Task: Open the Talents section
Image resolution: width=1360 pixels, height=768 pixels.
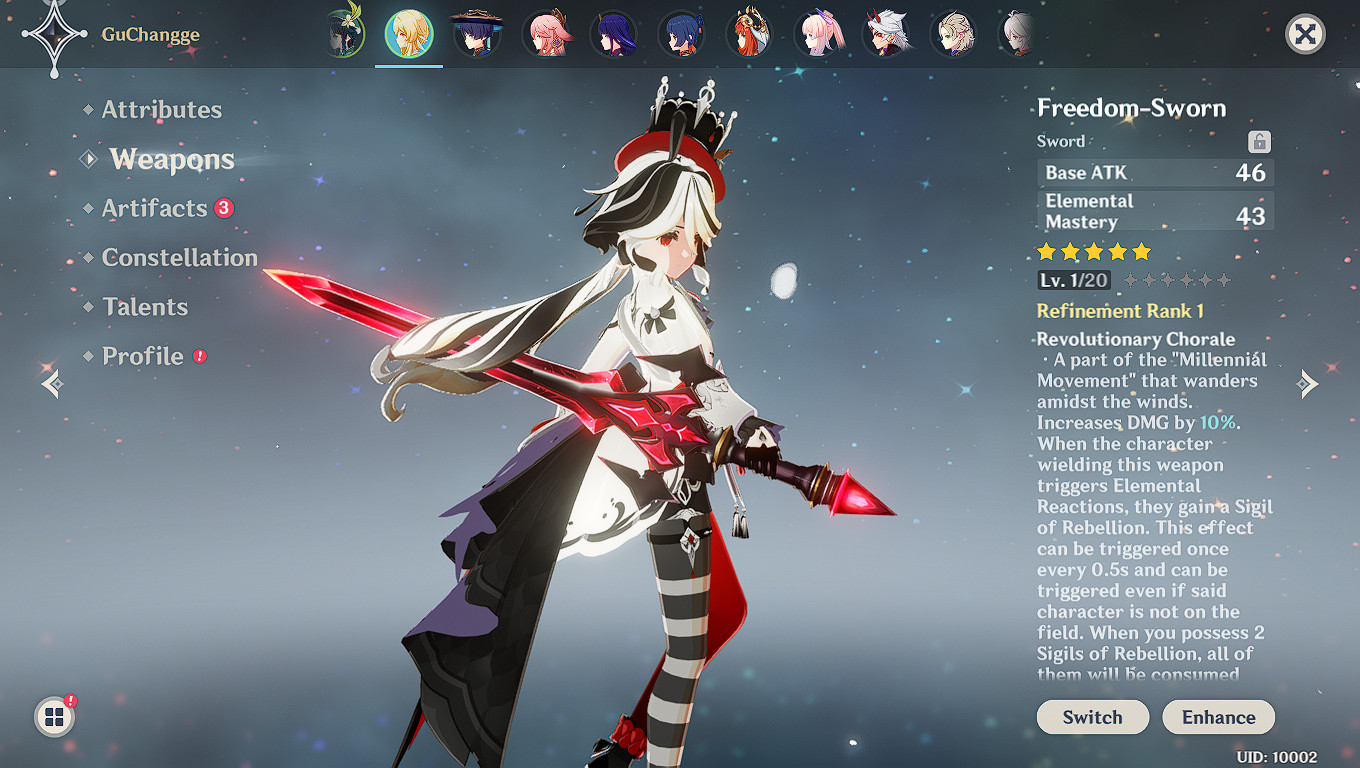Action: (145, 307)
